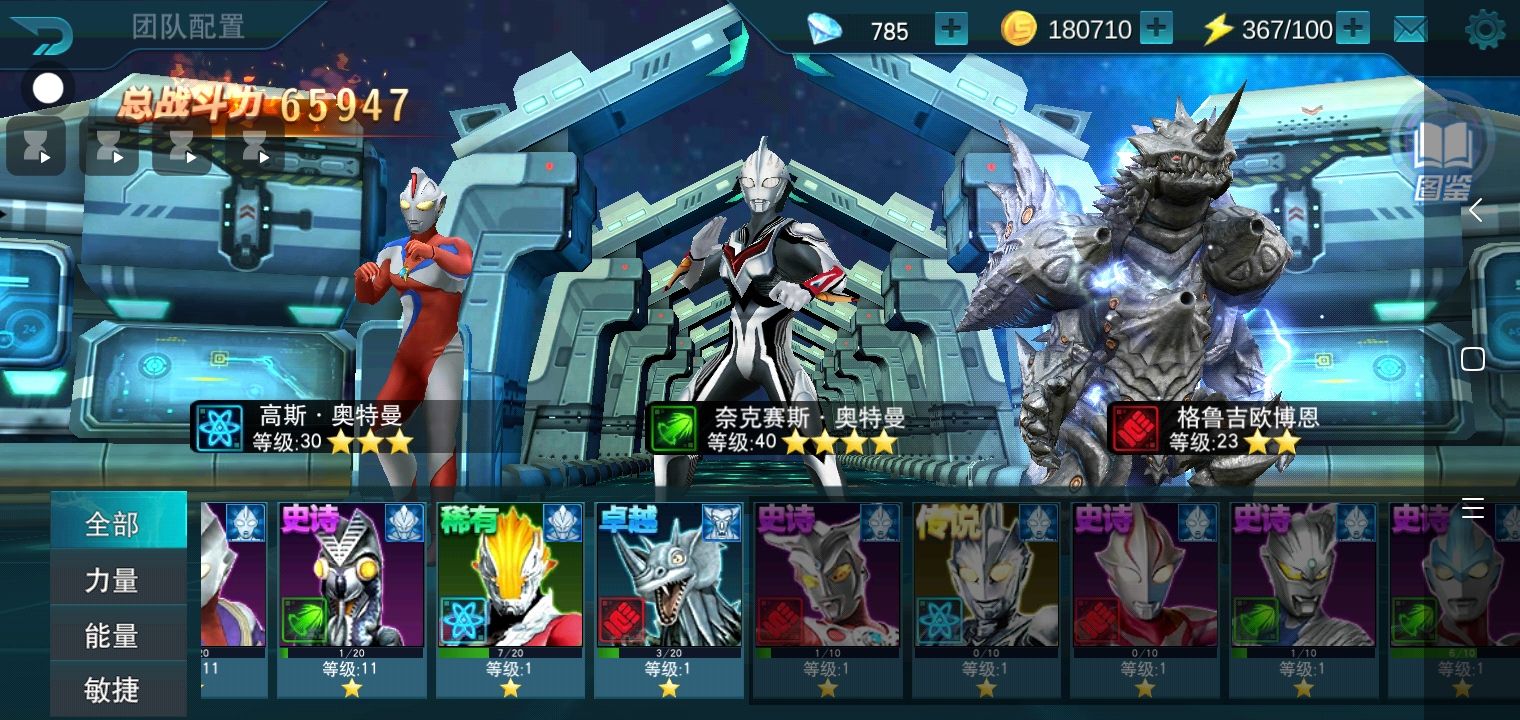Go back using the arrow button
This screenshot has height=720, width=1520.
[x=42, y=34]
